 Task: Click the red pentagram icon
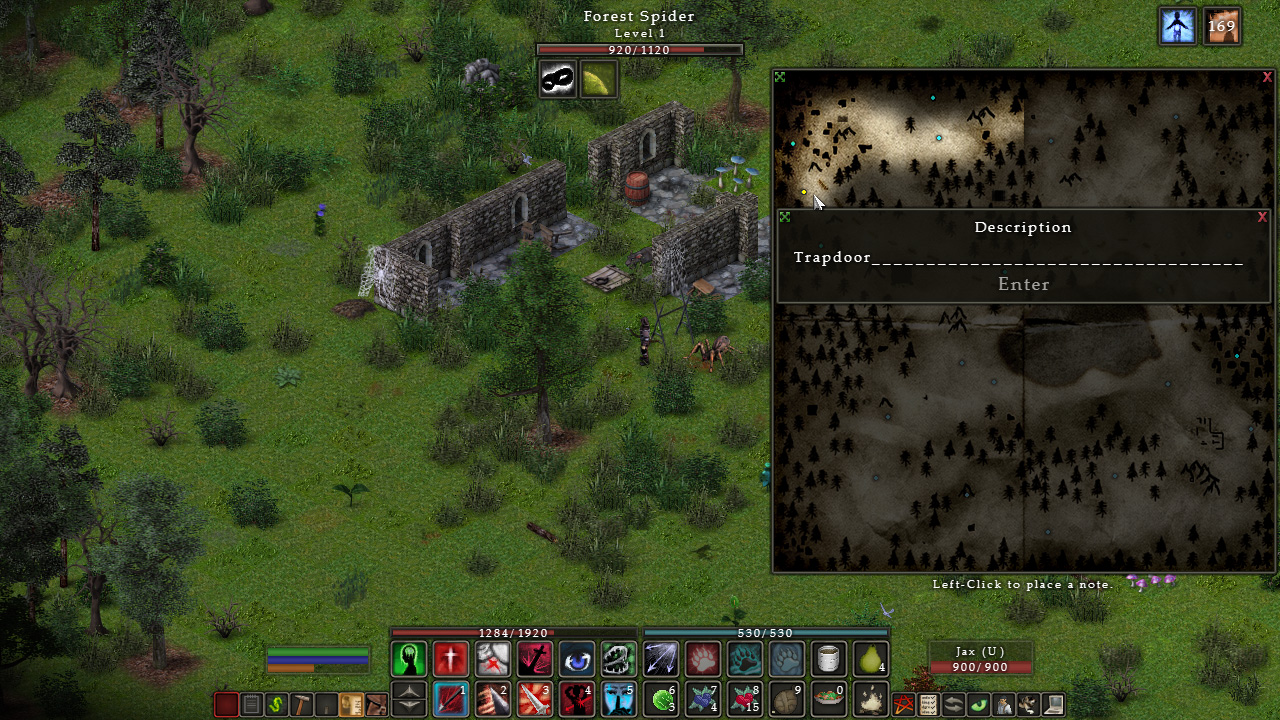[x=904, y=705]
